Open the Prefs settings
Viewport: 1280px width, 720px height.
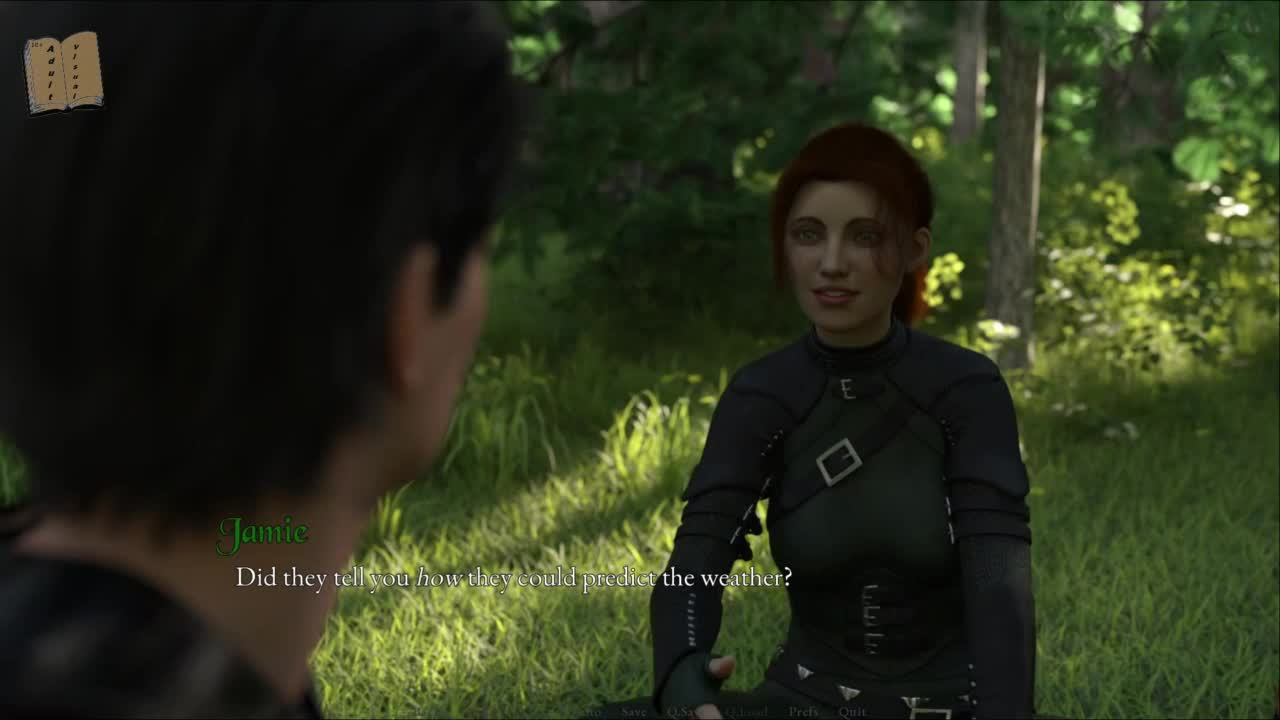point(803,711)
